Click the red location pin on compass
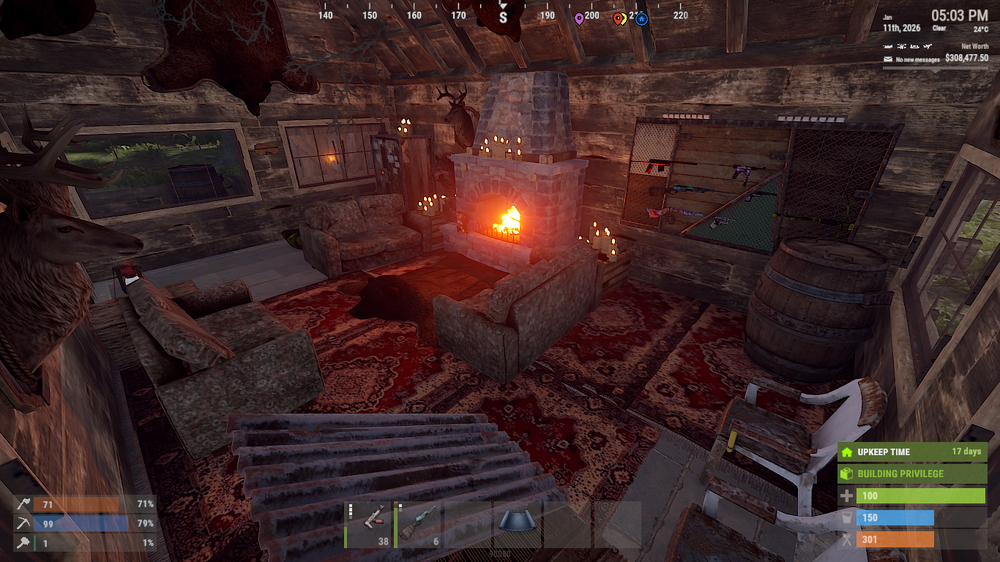 click(x=618, y=18)
